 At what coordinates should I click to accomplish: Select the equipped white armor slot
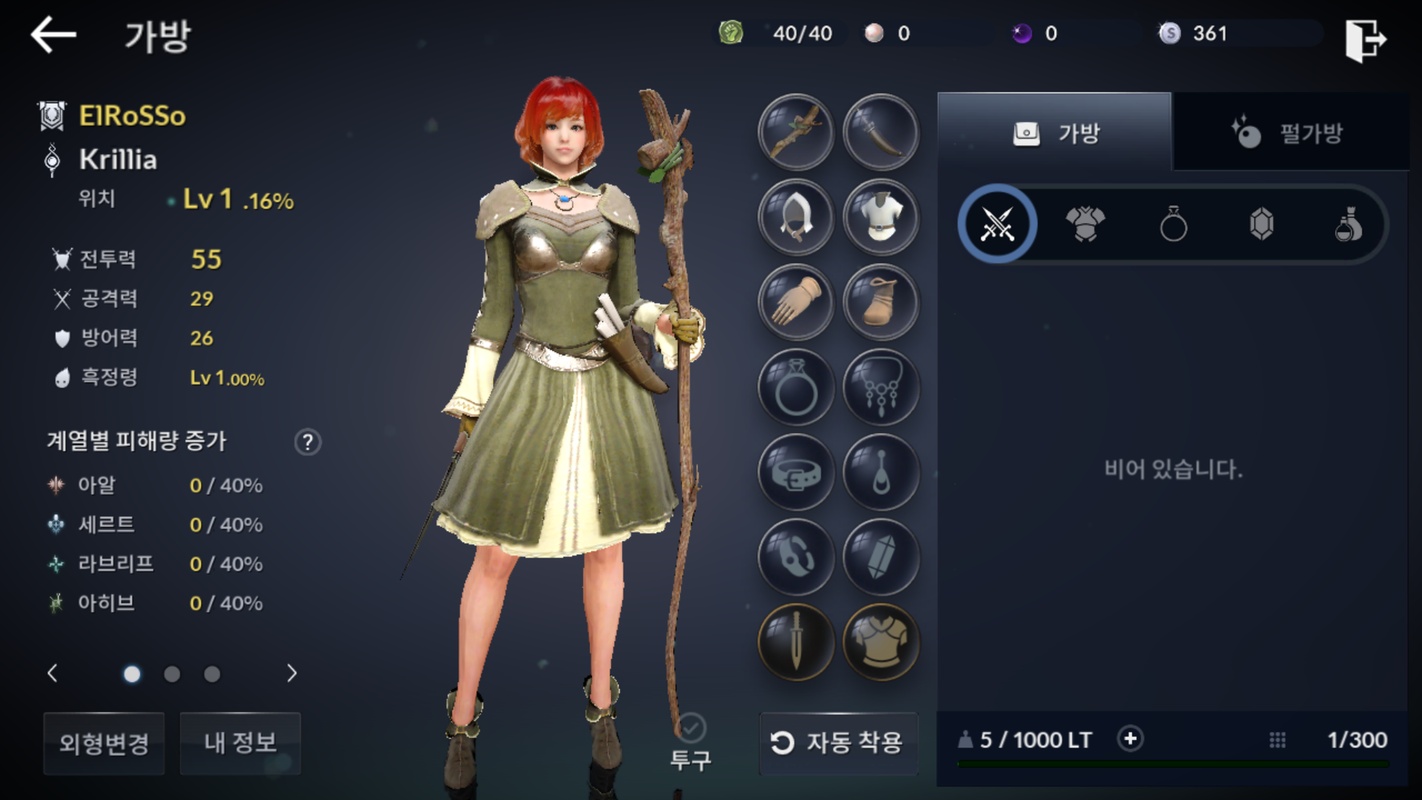click(x=881, y=217)
